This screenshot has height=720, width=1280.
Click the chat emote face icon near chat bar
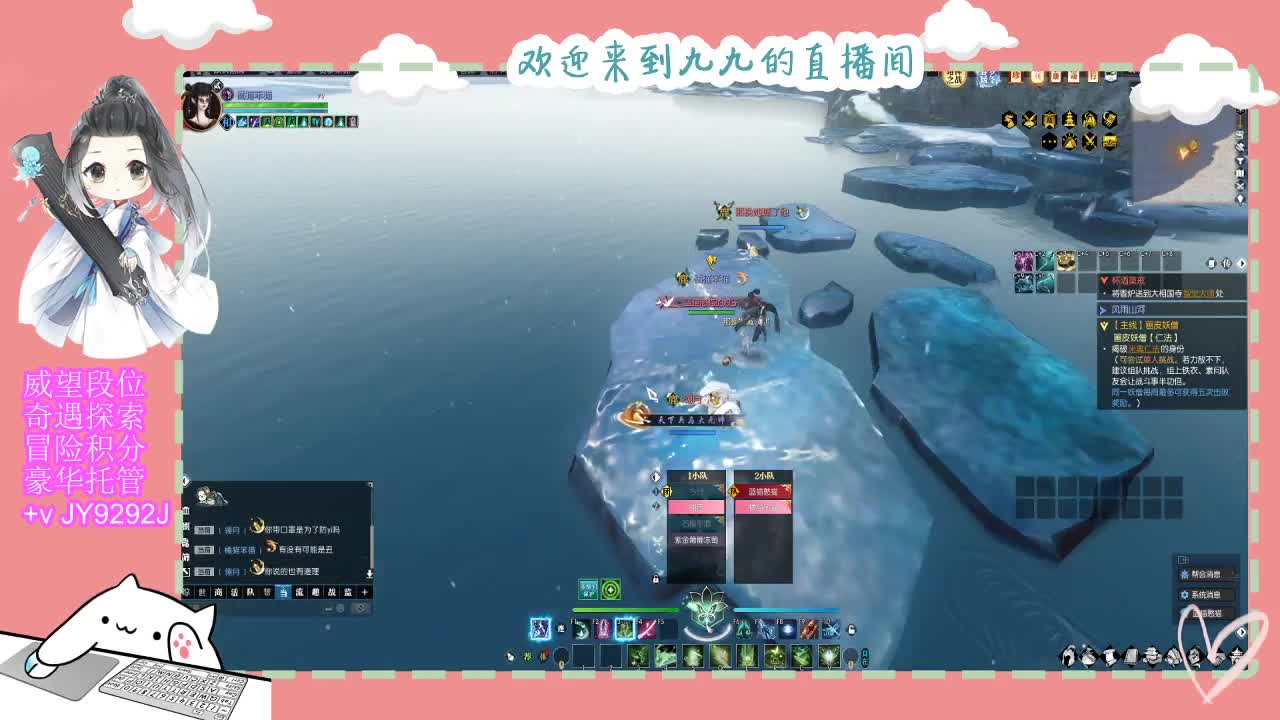click(x=360, y=609)
